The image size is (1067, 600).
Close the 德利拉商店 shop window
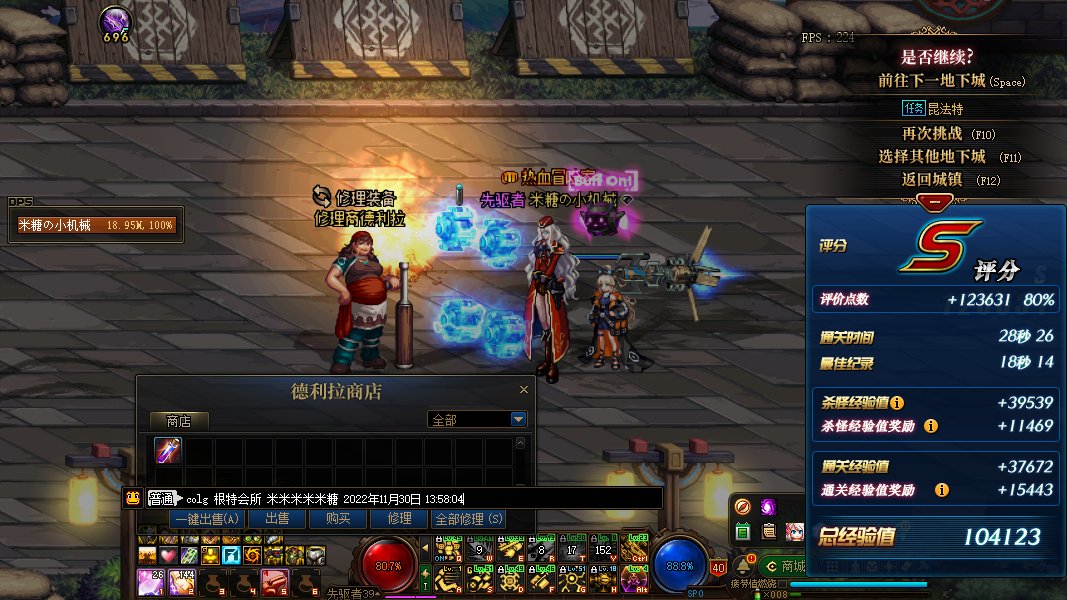pyautogui.click(x=523, y=390)
